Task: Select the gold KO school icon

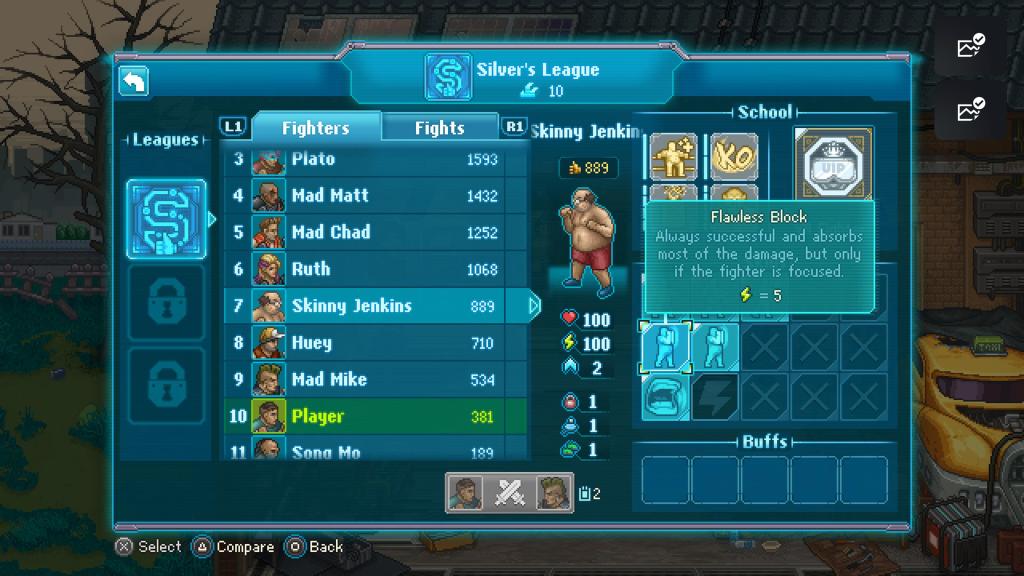Action: point(734,157)
